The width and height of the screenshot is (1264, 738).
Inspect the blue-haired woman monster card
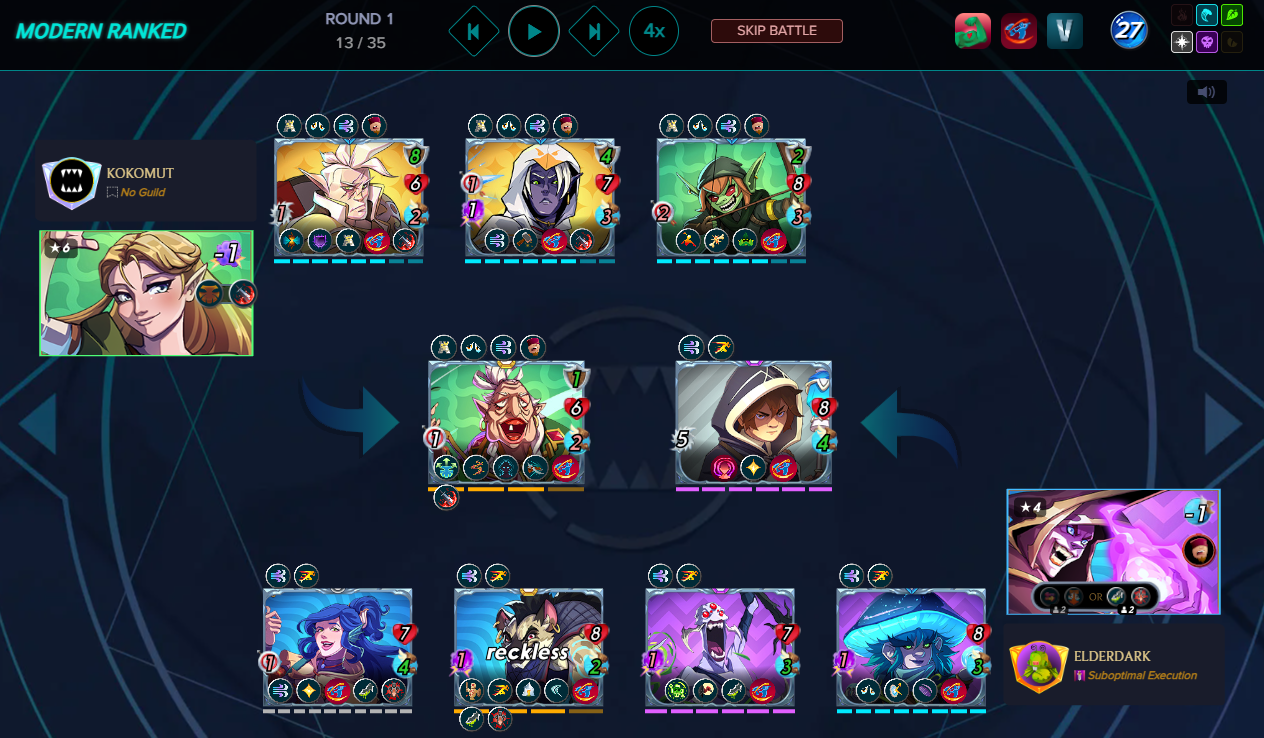tap(337, 647)
